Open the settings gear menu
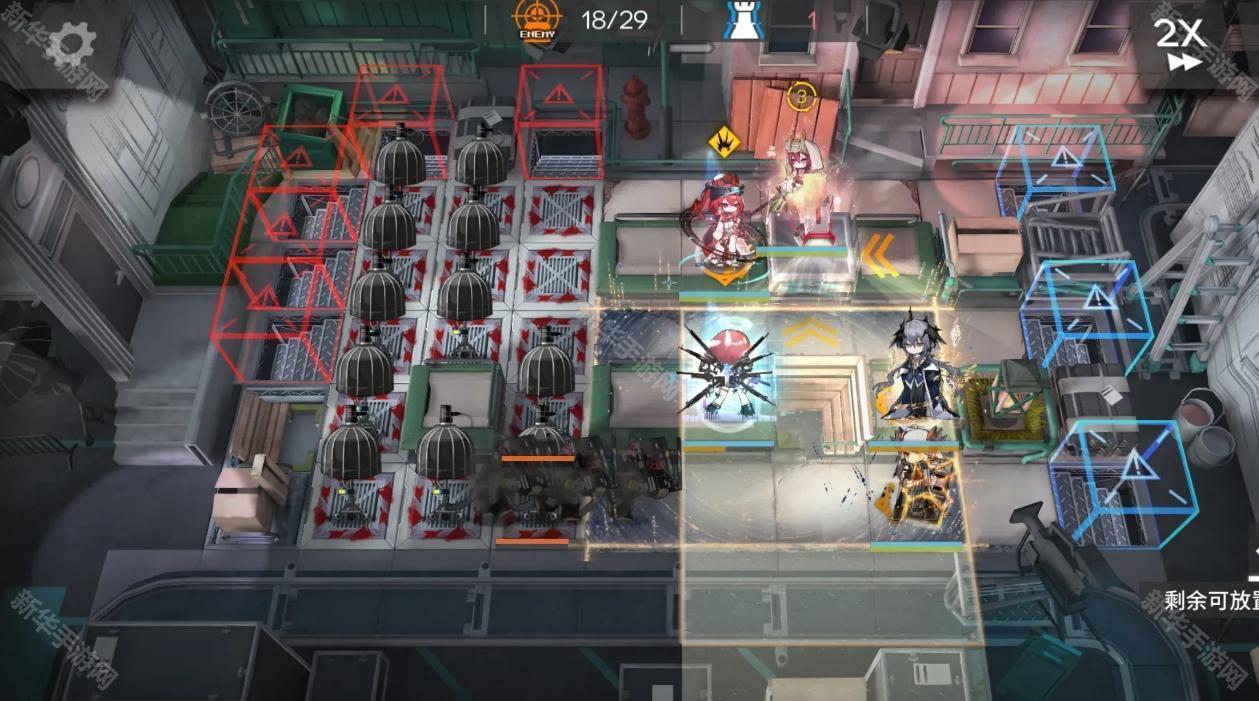The height and width of the screenshot is (701, 1259). point(71,43)
